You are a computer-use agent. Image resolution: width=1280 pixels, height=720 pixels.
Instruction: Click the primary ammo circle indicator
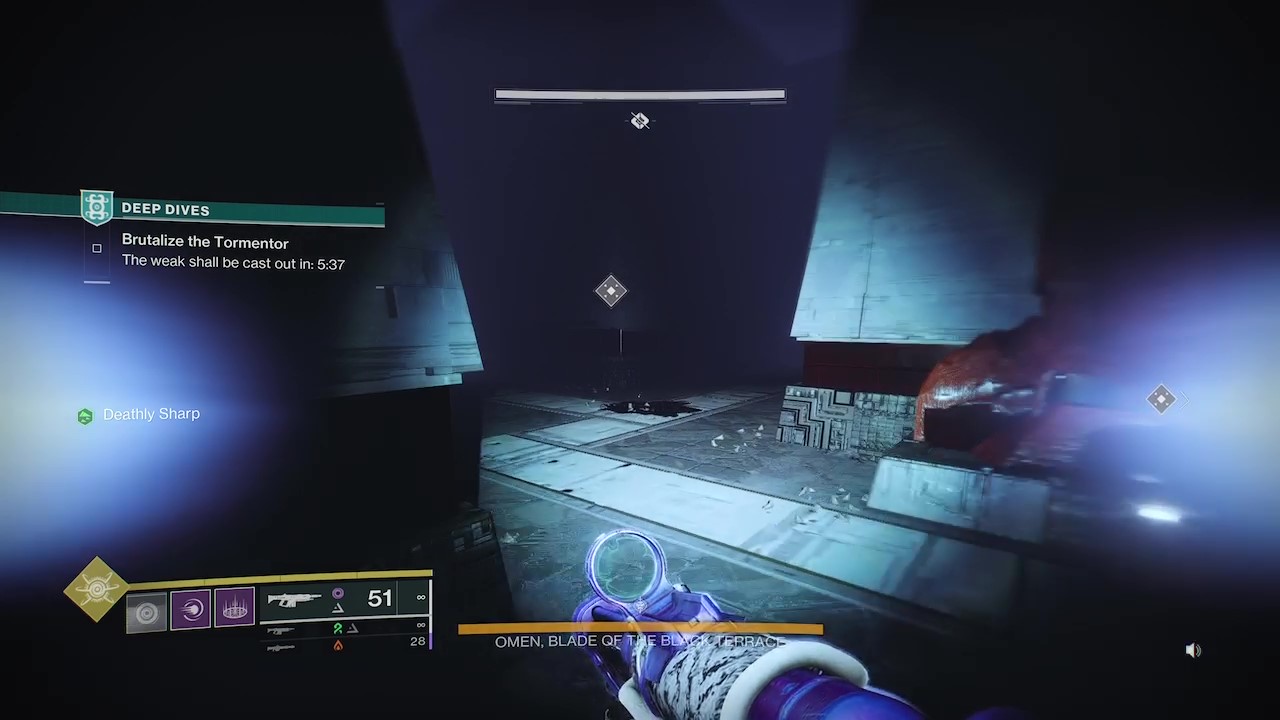coord(339,592)
